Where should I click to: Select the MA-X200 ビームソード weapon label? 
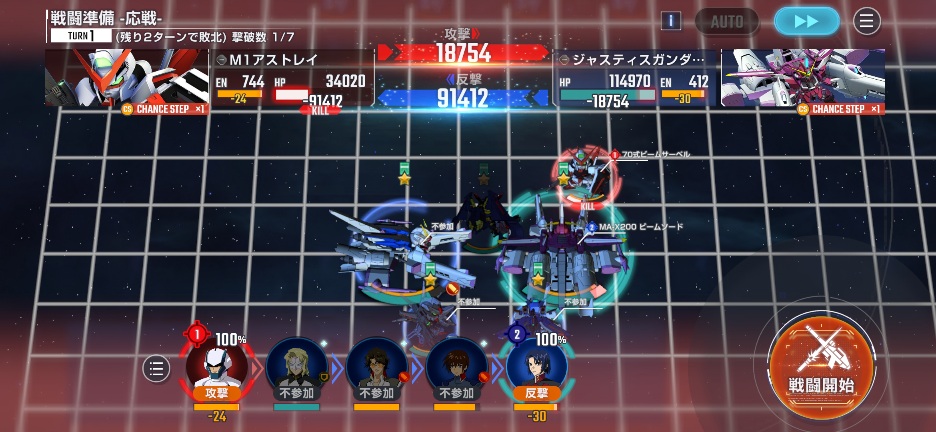click(640, 227)
